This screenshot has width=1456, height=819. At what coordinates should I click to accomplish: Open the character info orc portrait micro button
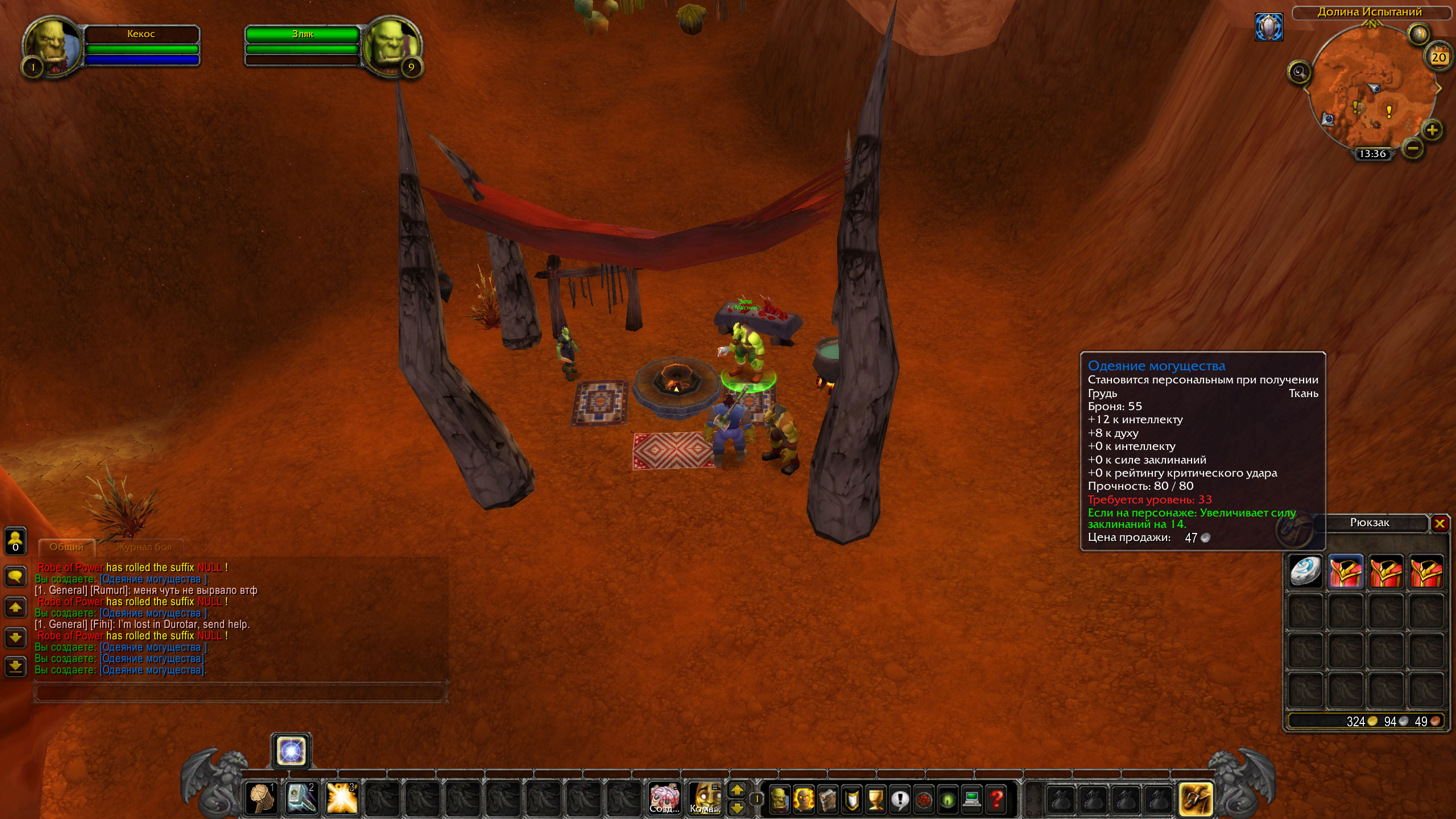click(779, 799)
